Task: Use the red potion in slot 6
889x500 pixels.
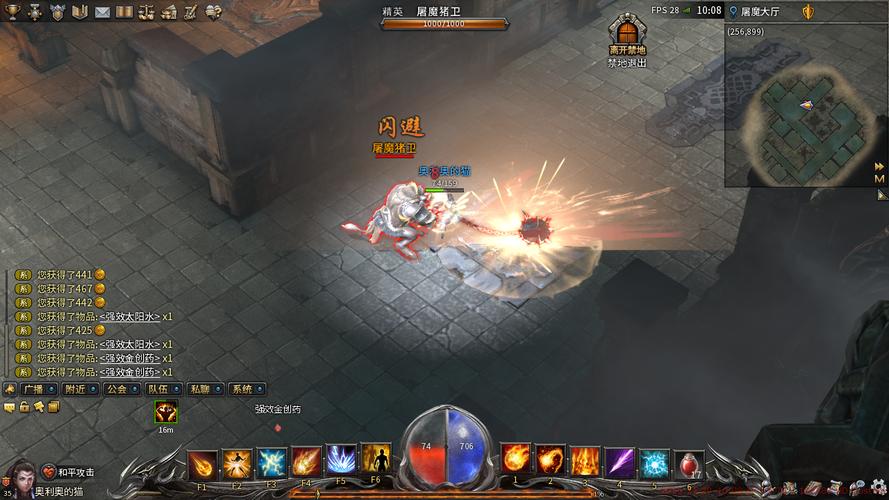Action: pos(689,463)
